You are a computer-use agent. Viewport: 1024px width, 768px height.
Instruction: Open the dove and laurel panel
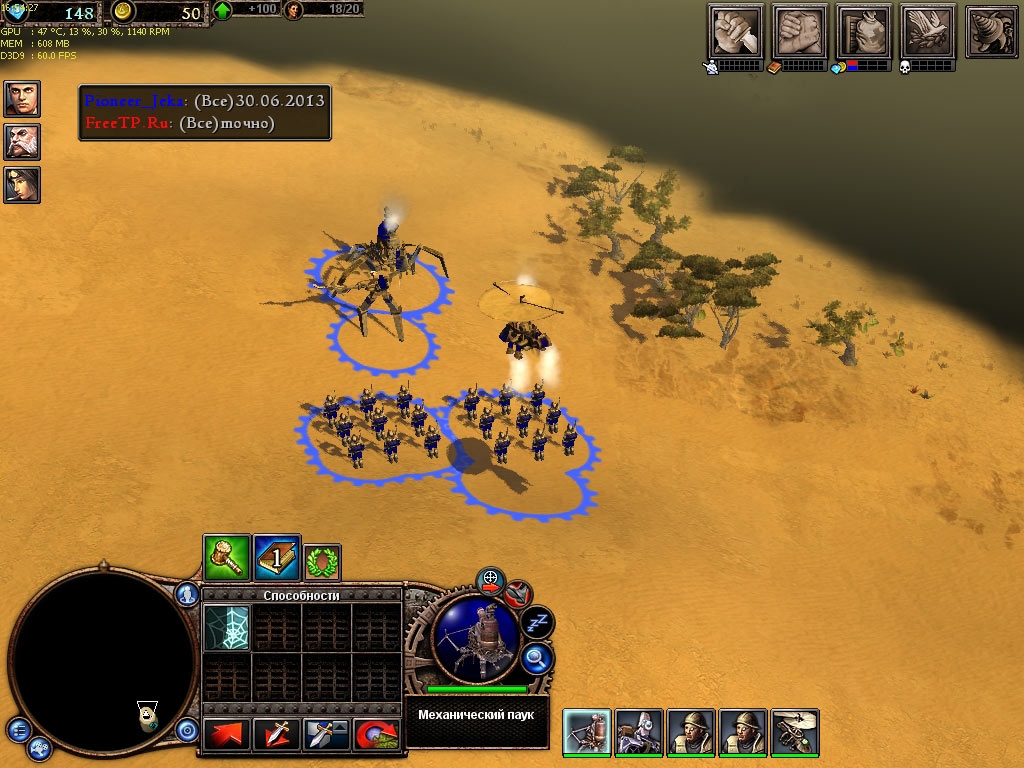click(x=928, y=31)
